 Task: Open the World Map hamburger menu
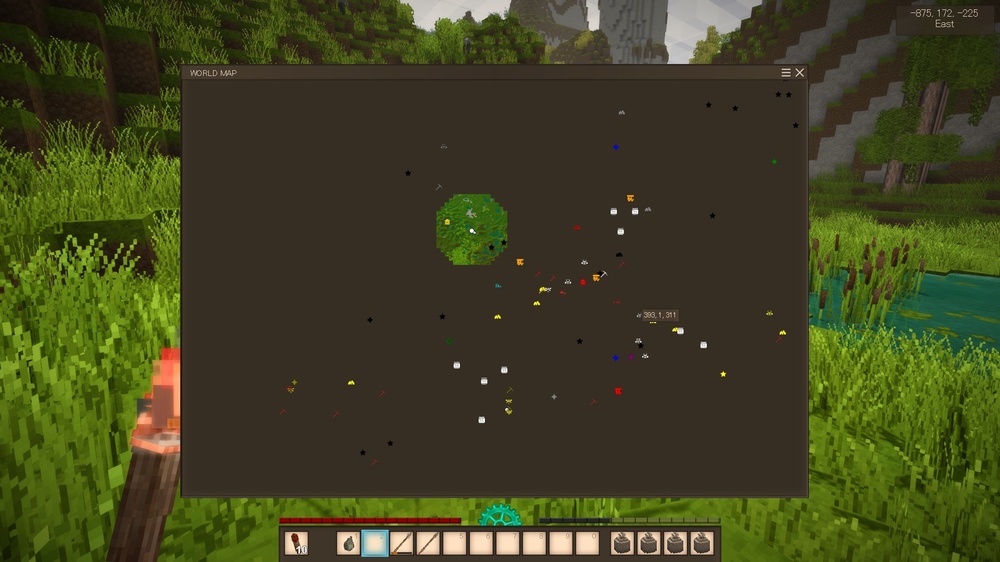[x=786, y=73]
